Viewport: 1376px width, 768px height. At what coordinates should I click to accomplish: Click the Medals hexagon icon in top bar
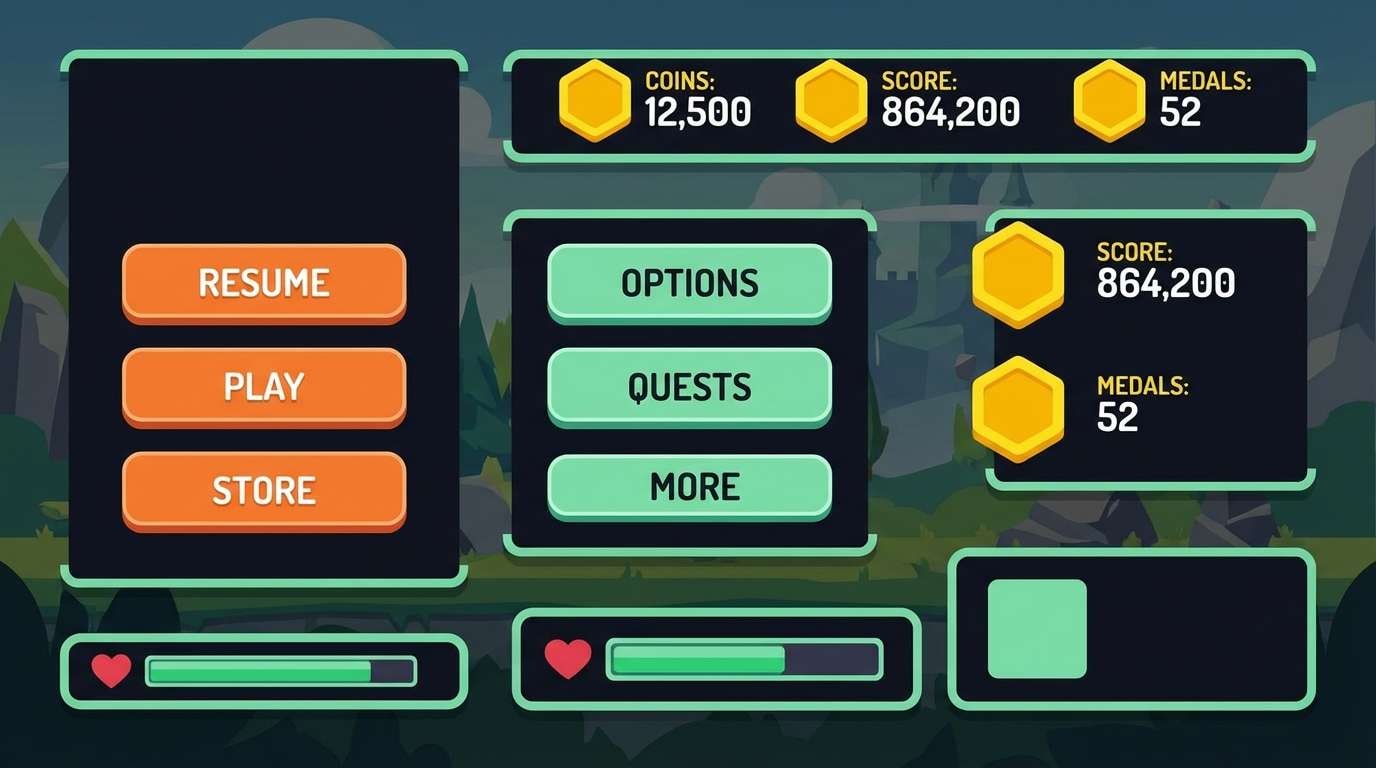click(x=1108, y=100)
